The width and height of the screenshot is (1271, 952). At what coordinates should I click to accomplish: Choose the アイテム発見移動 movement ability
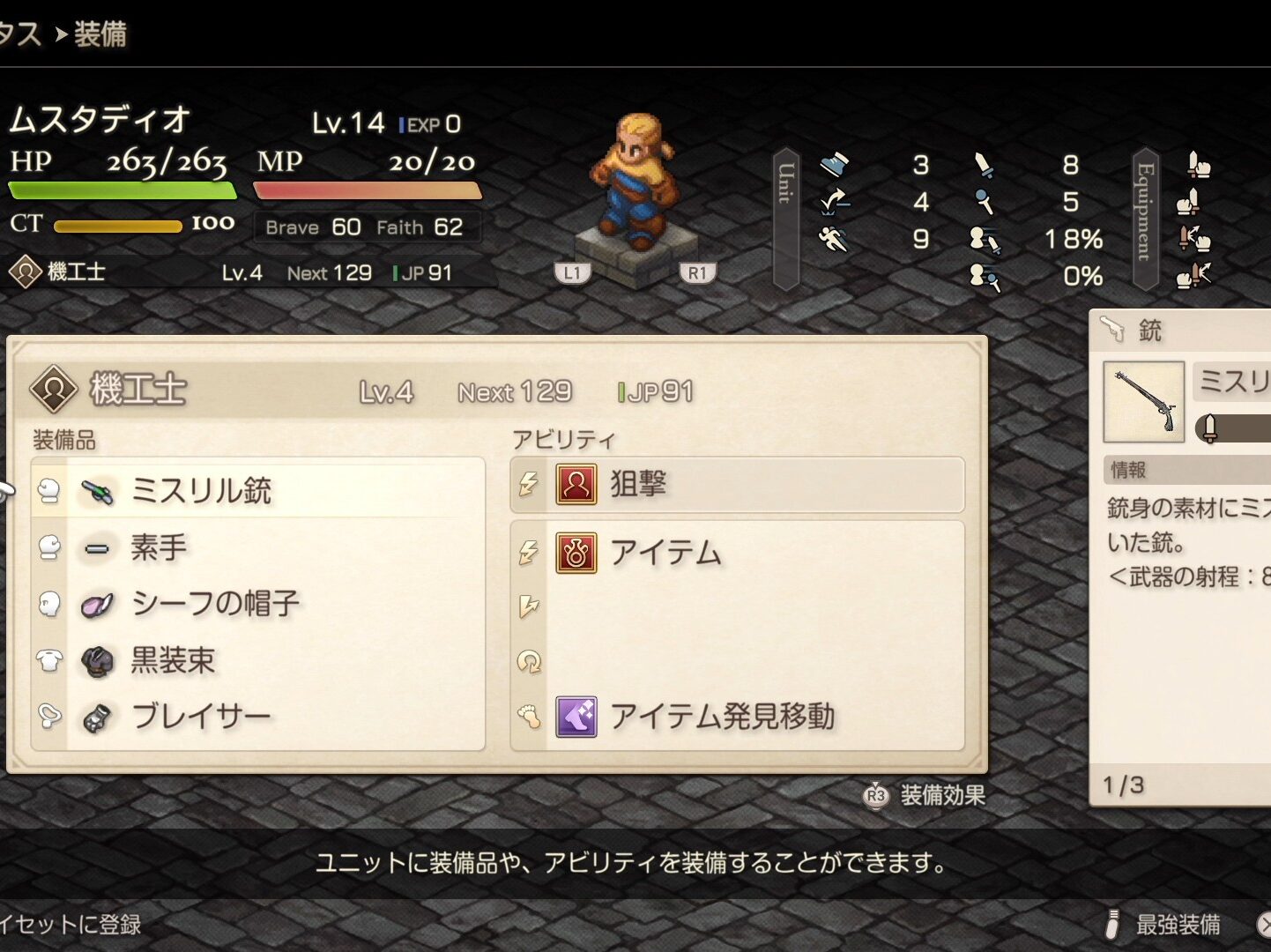(x=737, y=717)
